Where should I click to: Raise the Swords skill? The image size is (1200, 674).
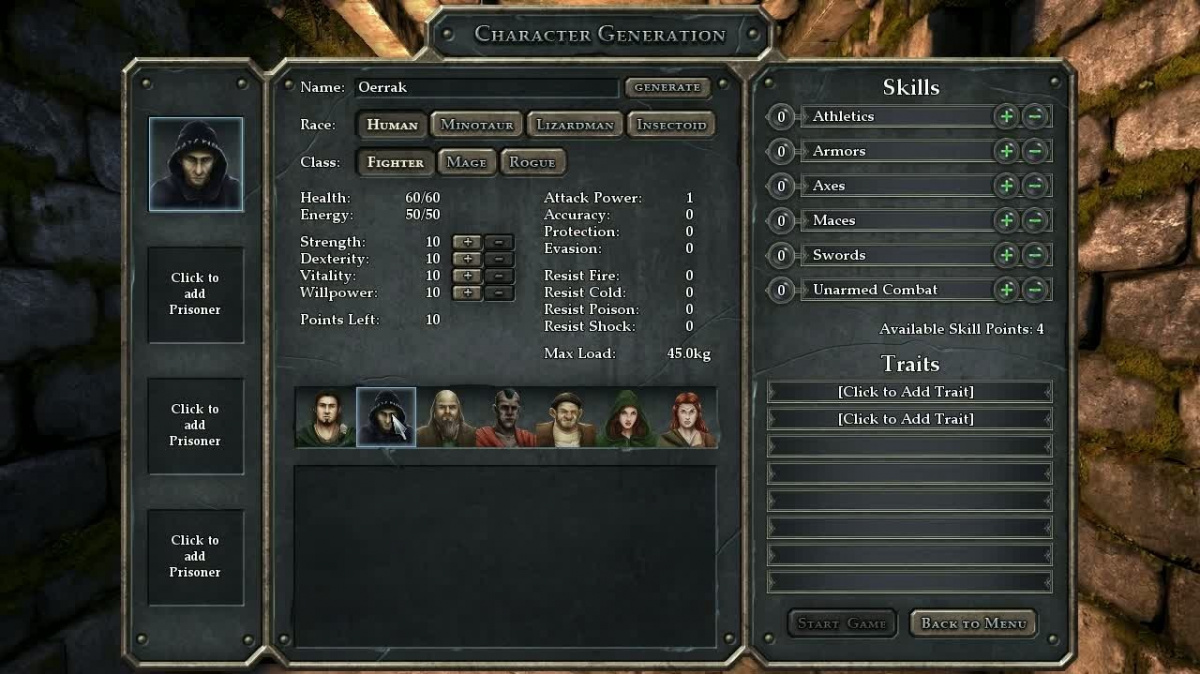[1006, 256]
